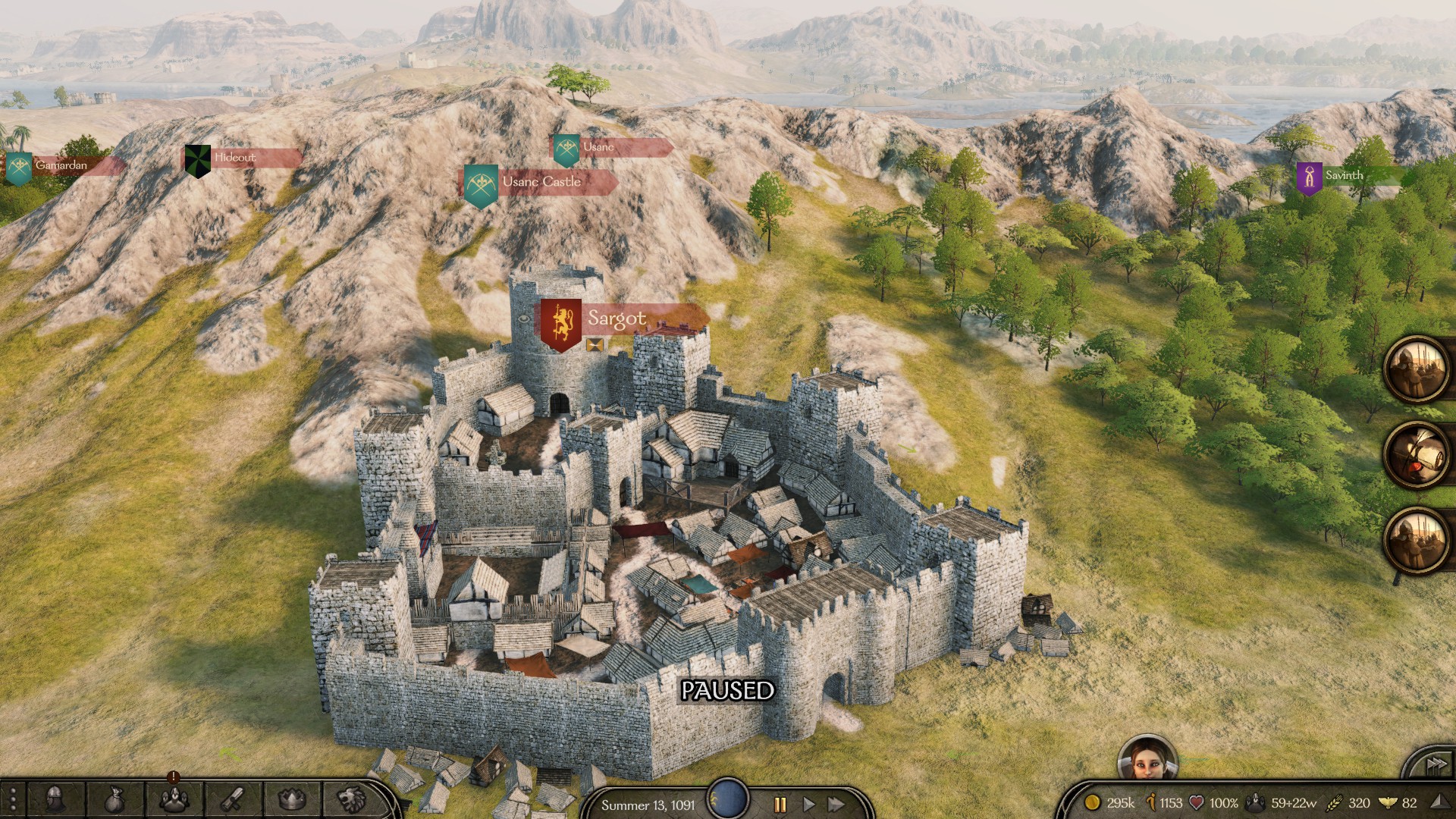Expand the info bar triangle arrow

click(x=1439, y=802)
